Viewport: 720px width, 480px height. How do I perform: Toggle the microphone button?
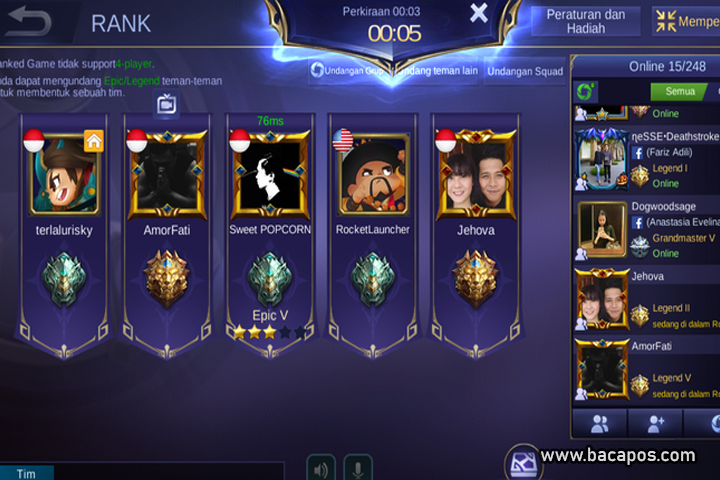(358, 468)
